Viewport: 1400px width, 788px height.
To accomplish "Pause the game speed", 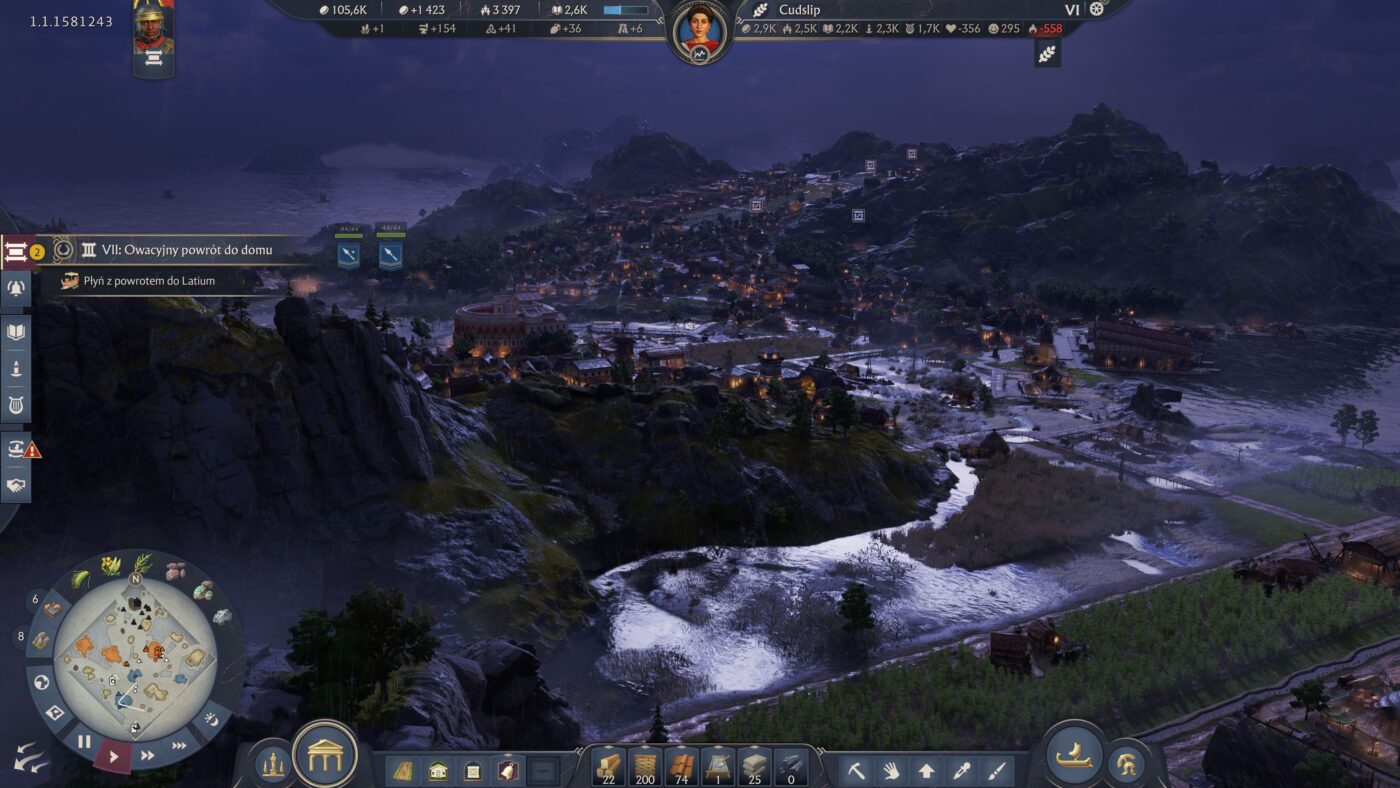I will click(x=84, y=742).
